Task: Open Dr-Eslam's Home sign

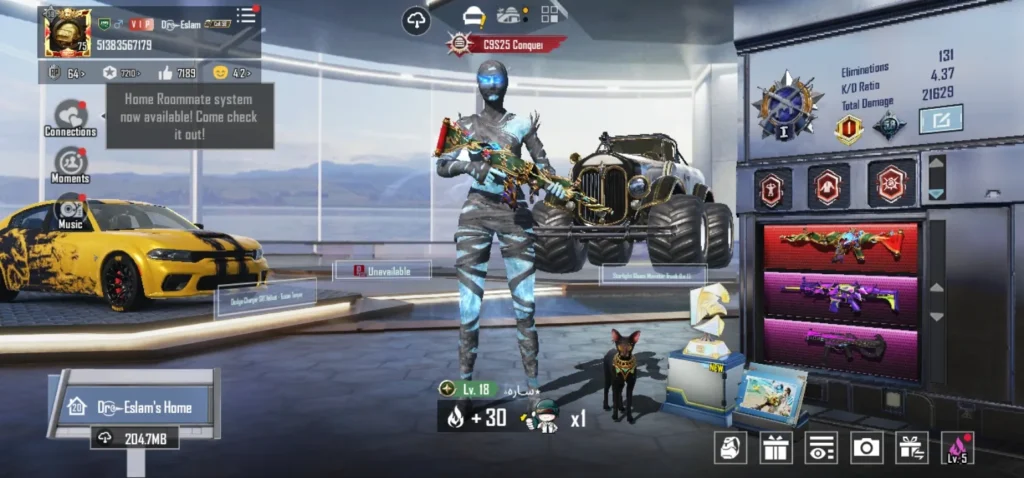Action: pos(137,406)
